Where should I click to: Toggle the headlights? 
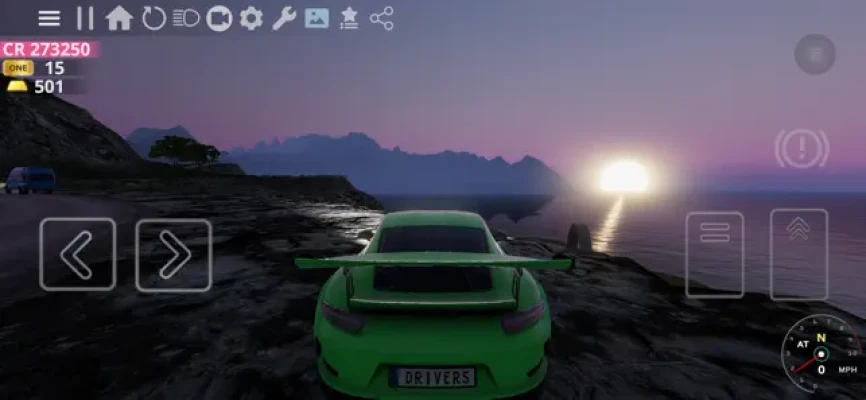point(186,18)
